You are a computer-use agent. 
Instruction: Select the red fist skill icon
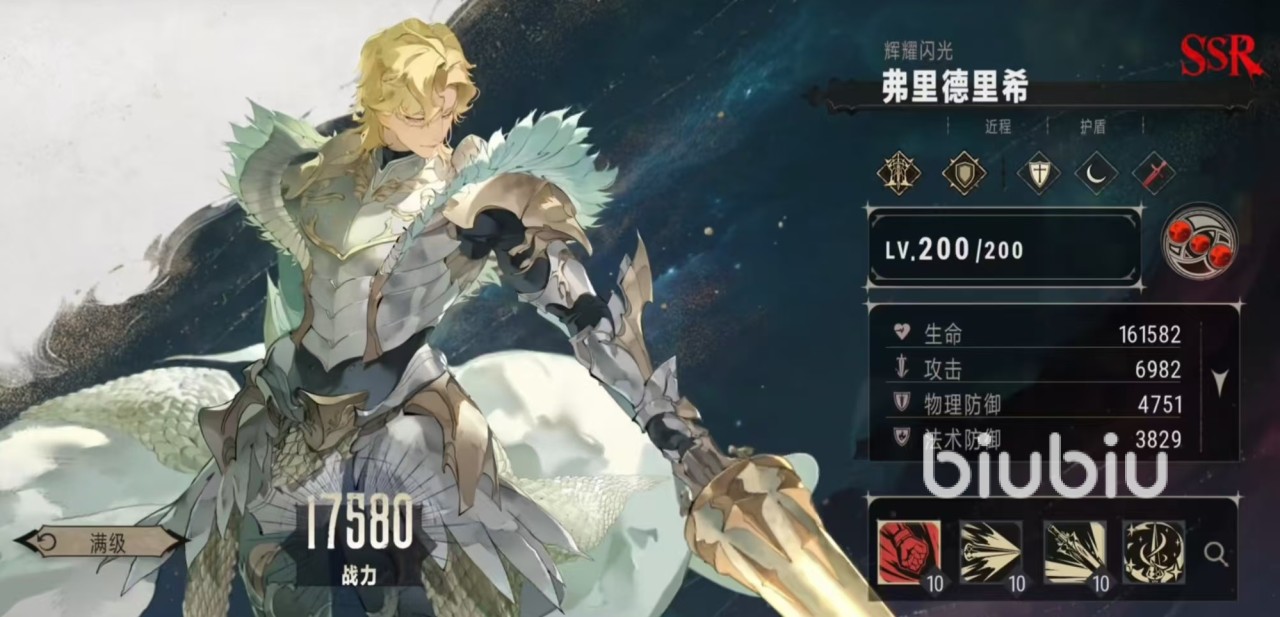[908, 552]
